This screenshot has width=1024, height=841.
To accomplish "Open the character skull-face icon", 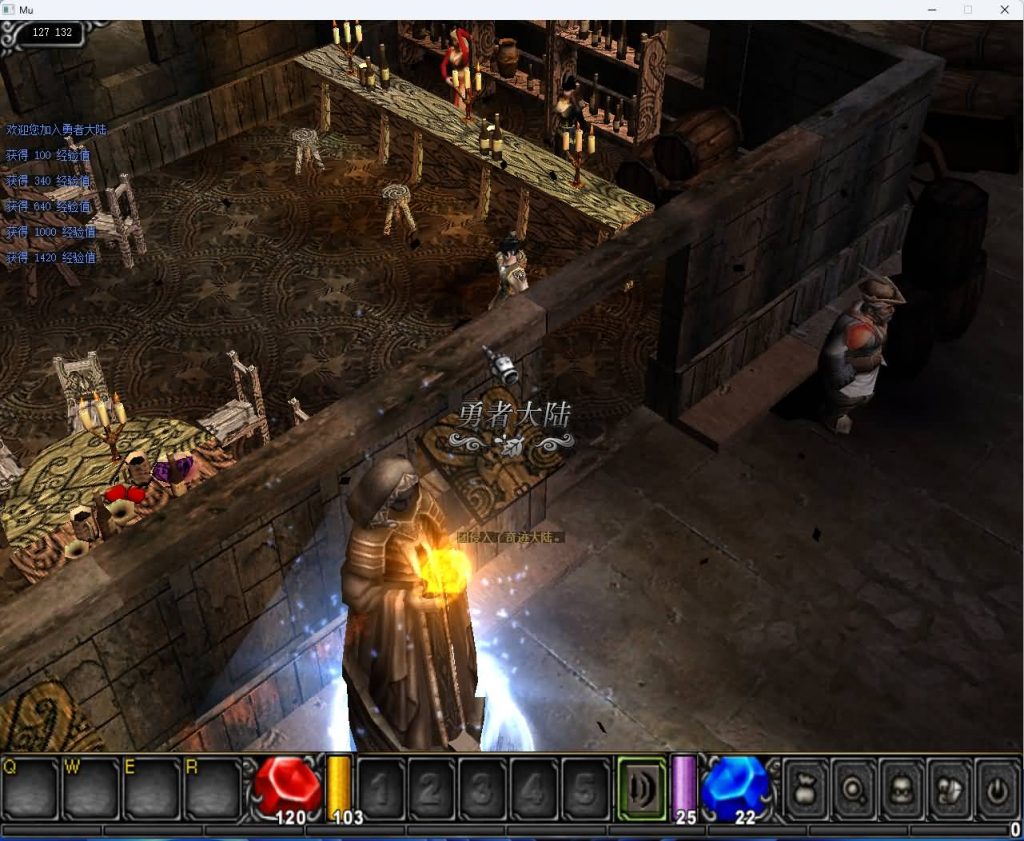I will (902, 789).
